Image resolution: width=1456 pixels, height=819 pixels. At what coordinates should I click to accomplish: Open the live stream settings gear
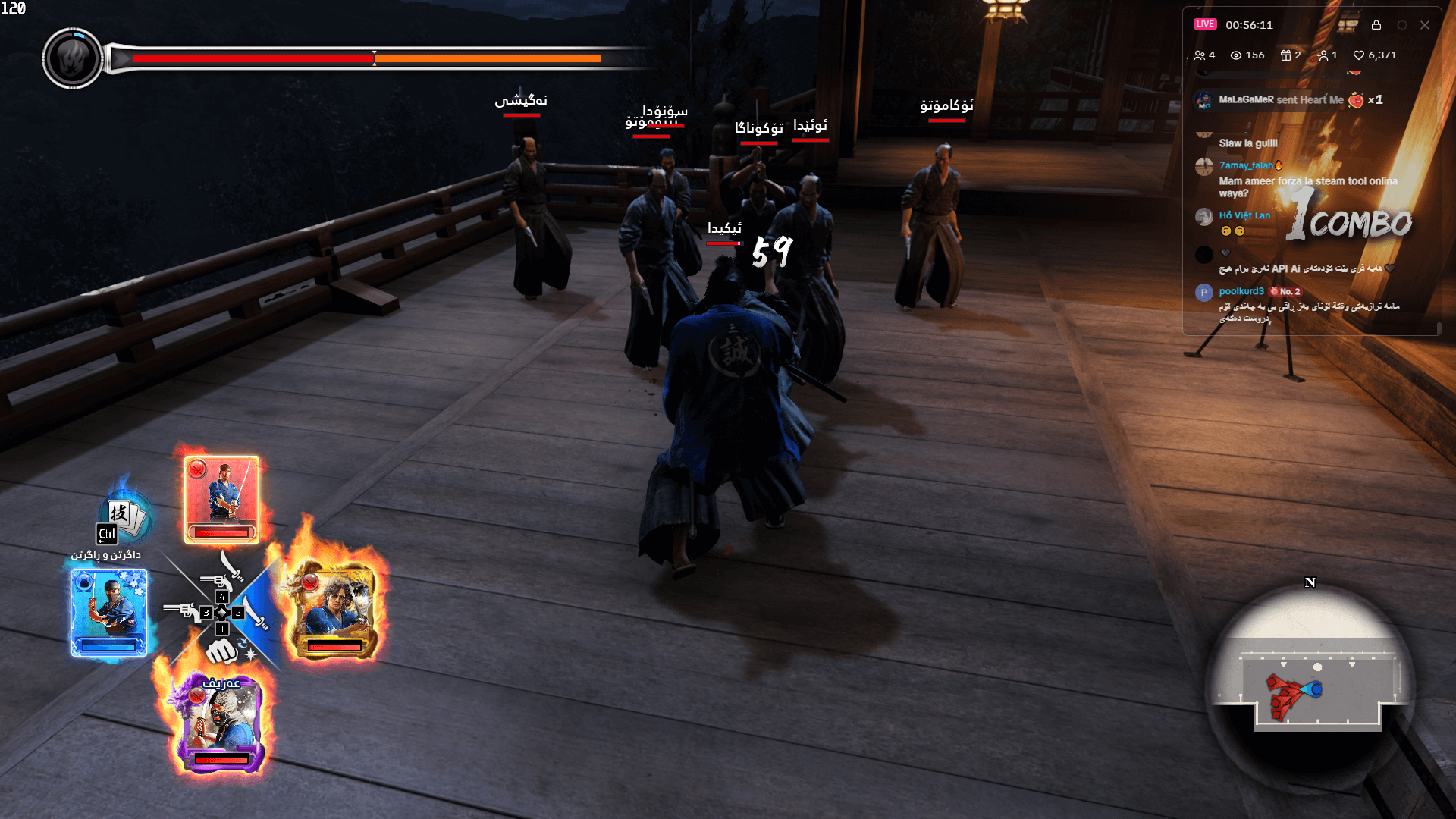click(x=1402, y=25)
